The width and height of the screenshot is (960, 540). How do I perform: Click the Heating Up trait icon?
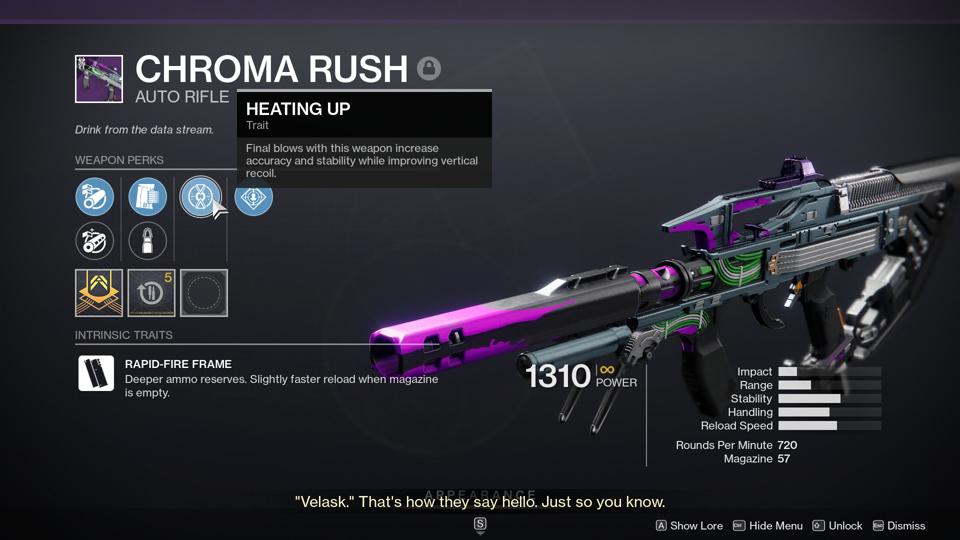tap(200, 197)
